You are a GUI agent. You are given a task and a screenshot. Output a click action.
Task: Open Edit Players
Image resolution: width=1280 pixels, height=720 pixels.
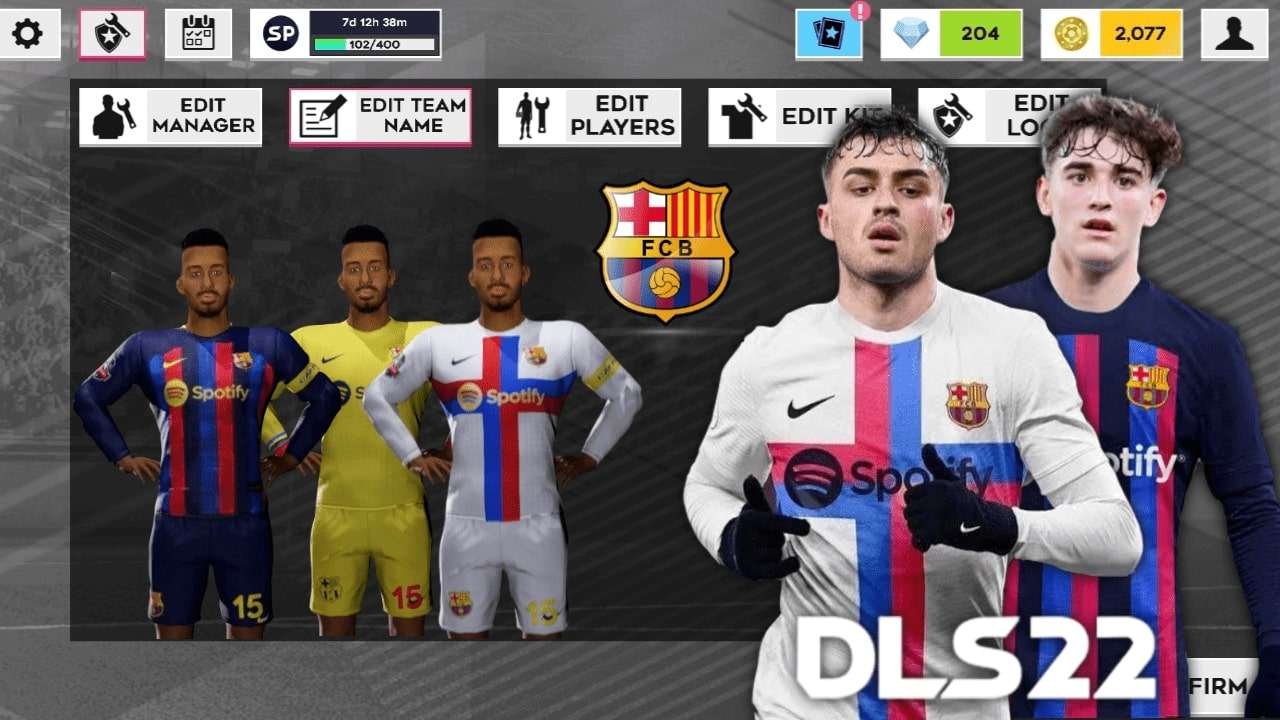589,115
